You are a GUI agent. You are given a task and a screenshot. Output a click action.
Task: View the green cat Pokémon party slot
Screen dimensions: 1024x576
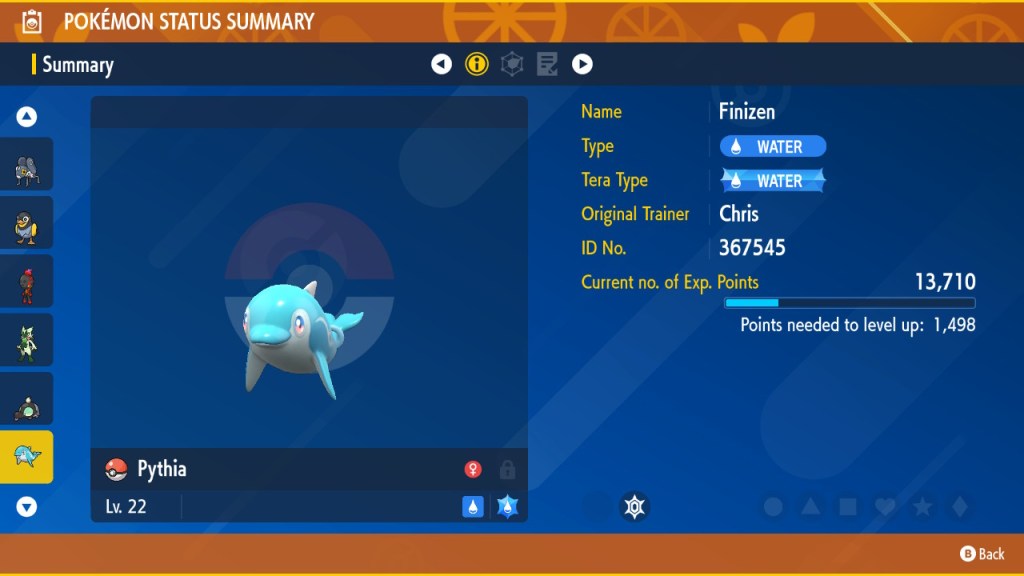point(27,340)
